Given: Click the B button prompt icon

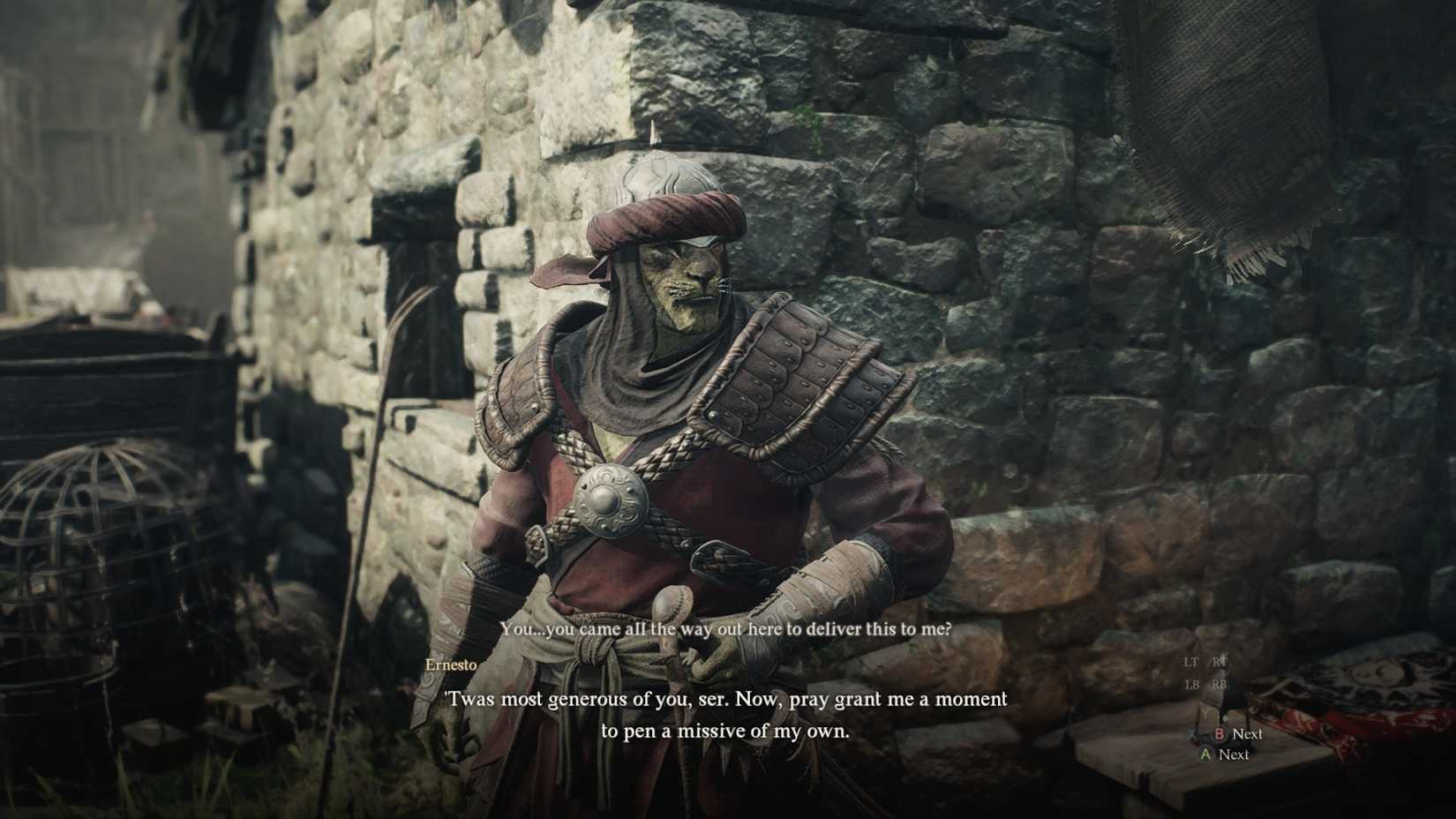Looking at the screenshot, I should [x=1219, y=733].
